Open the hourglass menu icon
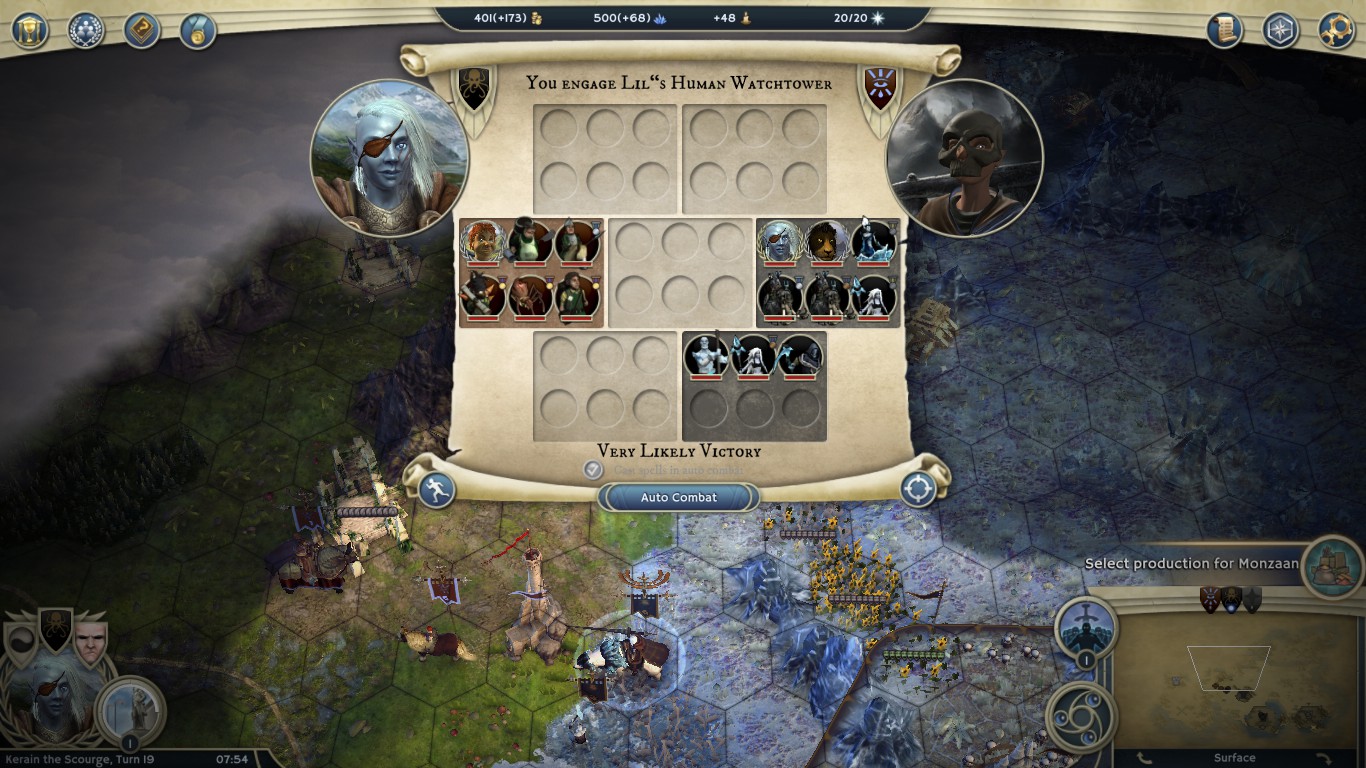The height and width of the screenshot is (768, 1366). coord(30,30)
